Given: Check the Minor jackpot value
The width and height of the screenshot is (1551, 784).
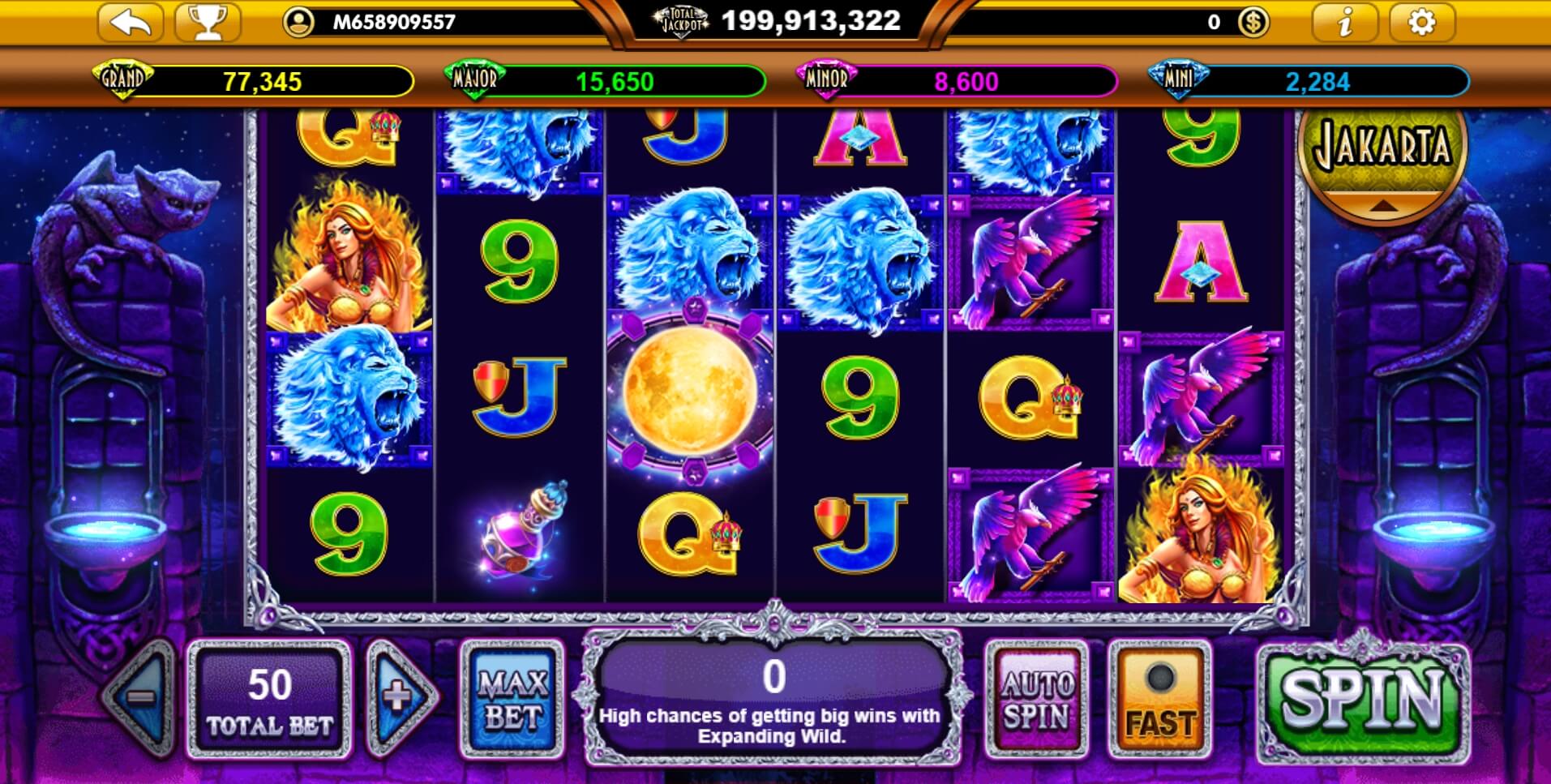Looking at the screenshot, I should [965, 80].
